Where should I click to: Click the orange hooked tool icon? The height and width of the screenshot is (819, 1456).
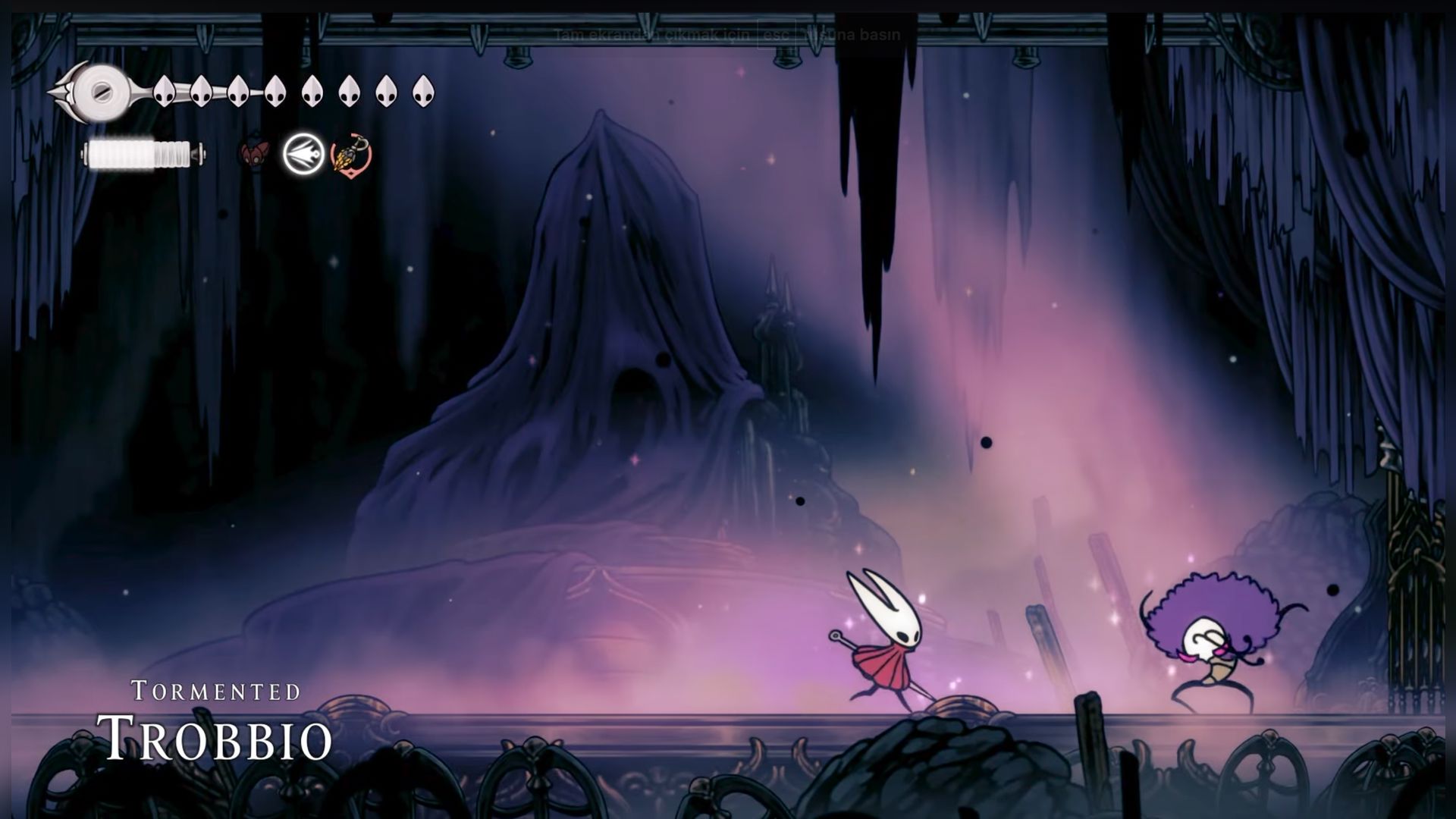click(351, 155)
